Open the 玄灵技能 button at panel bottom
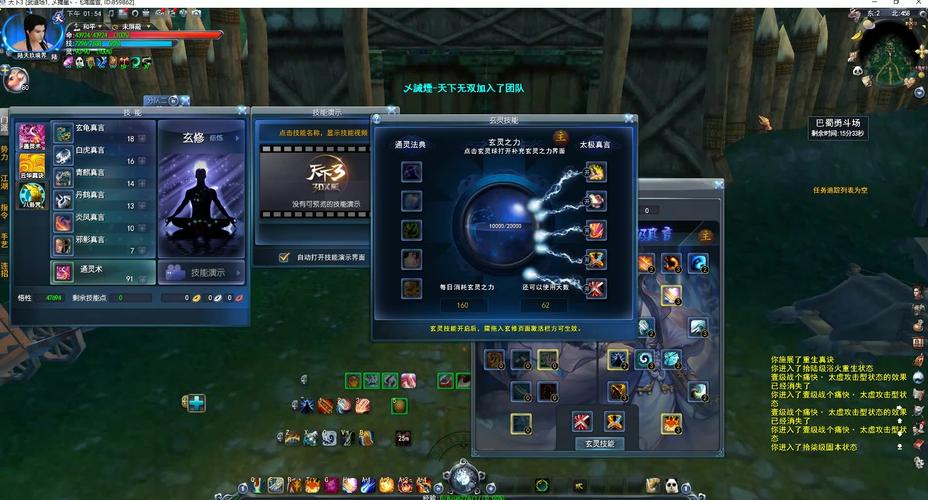 tap(598, 443)
